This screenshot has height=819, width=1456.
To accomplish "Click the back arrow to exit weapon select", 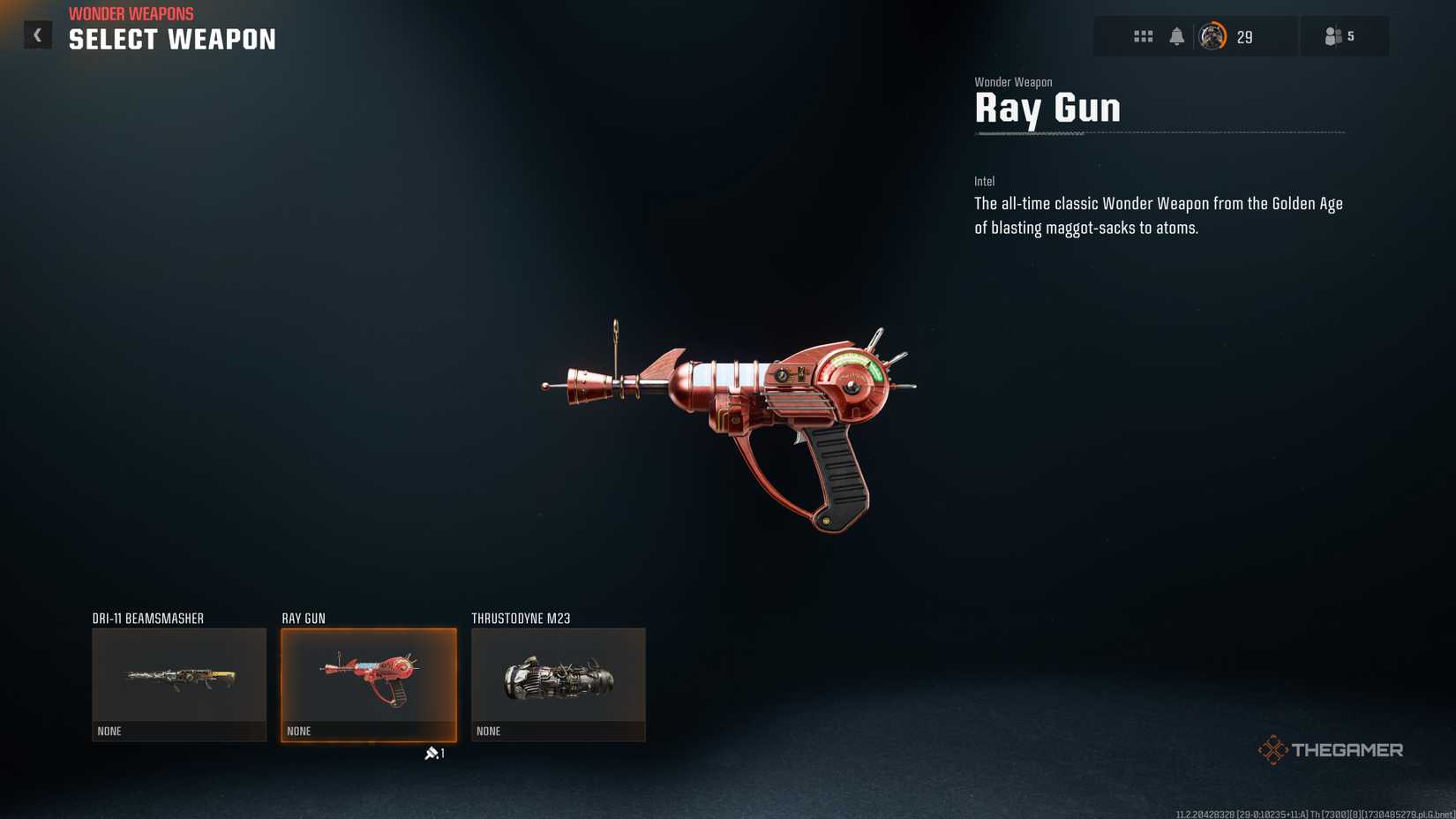I will point(37,34).
